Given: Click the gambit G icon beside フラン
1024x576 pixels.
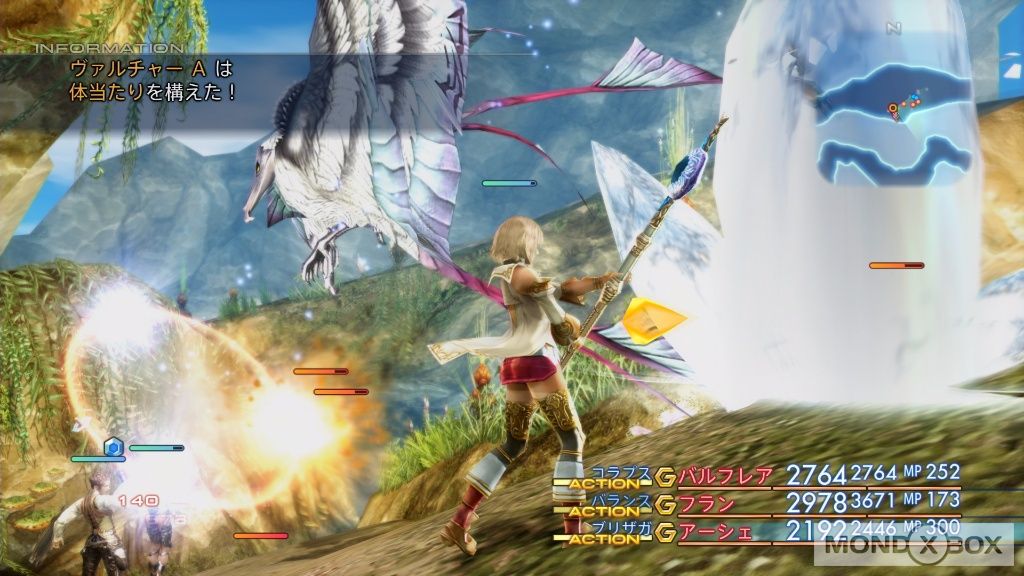Looking at the screenshot, I should click(665, 505).
